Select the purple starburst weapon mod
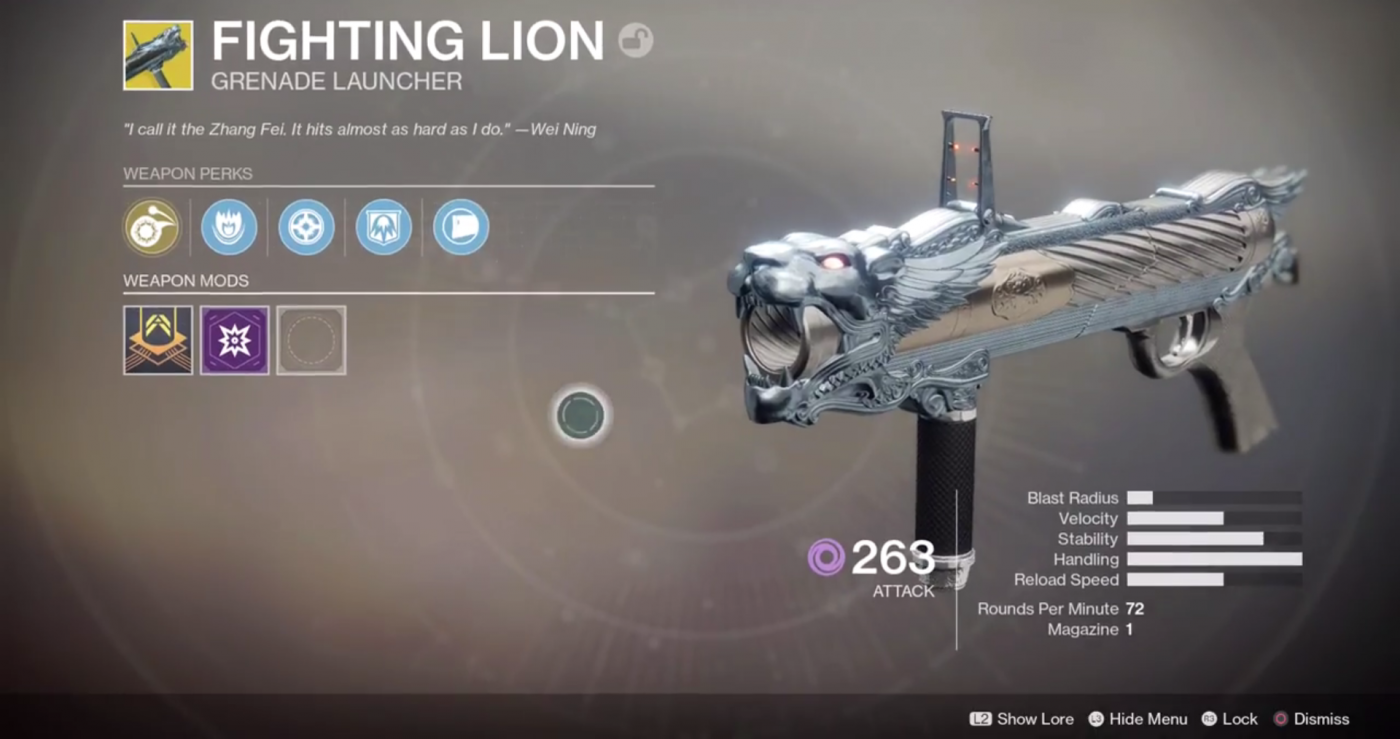 point(234,339)
